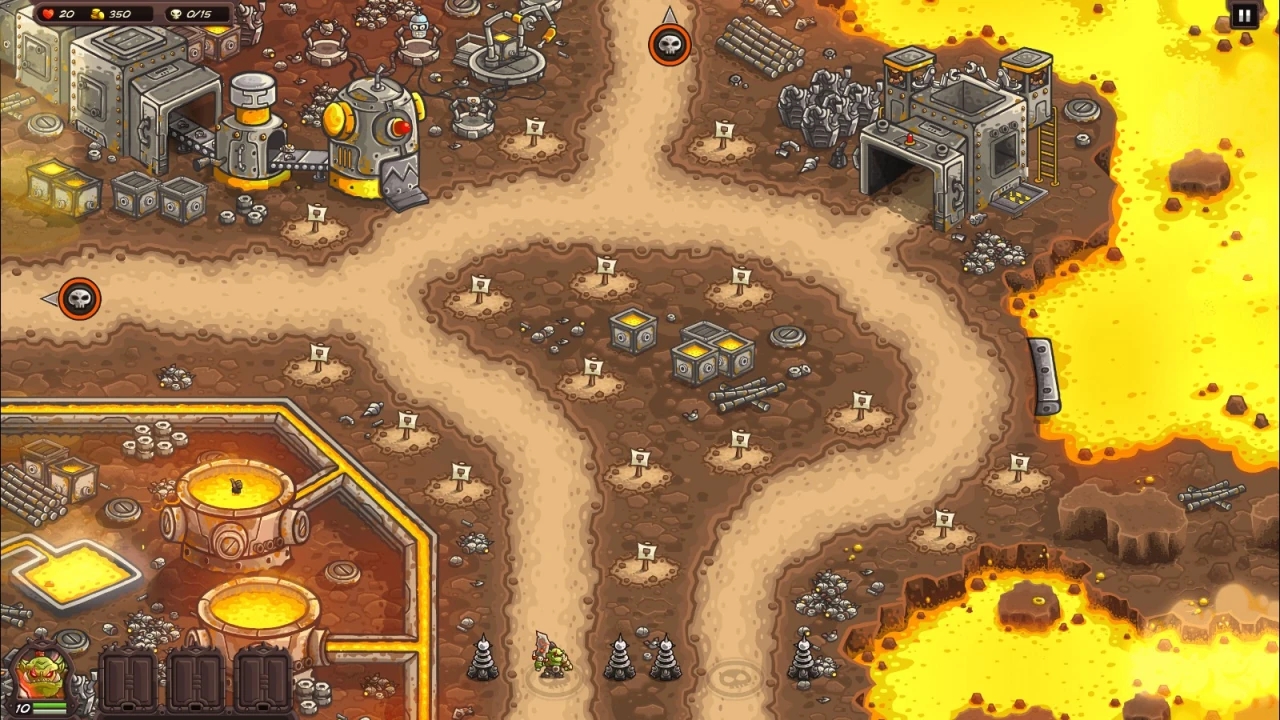Call the wave from the left path skull

[79, 298]
